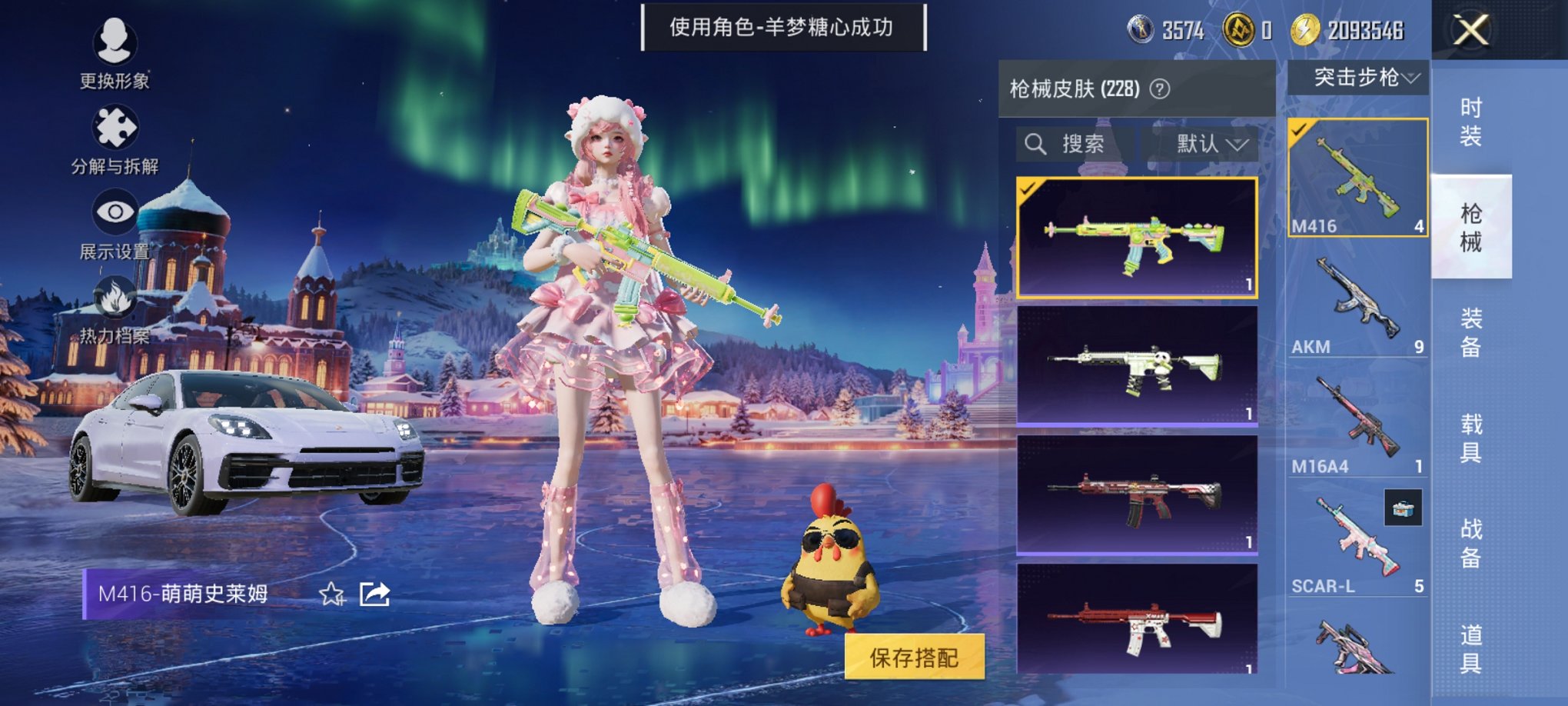Expand the 默认 sorting dropdown
Viewport: 1568px width, 706px height.
[1206, 145]
